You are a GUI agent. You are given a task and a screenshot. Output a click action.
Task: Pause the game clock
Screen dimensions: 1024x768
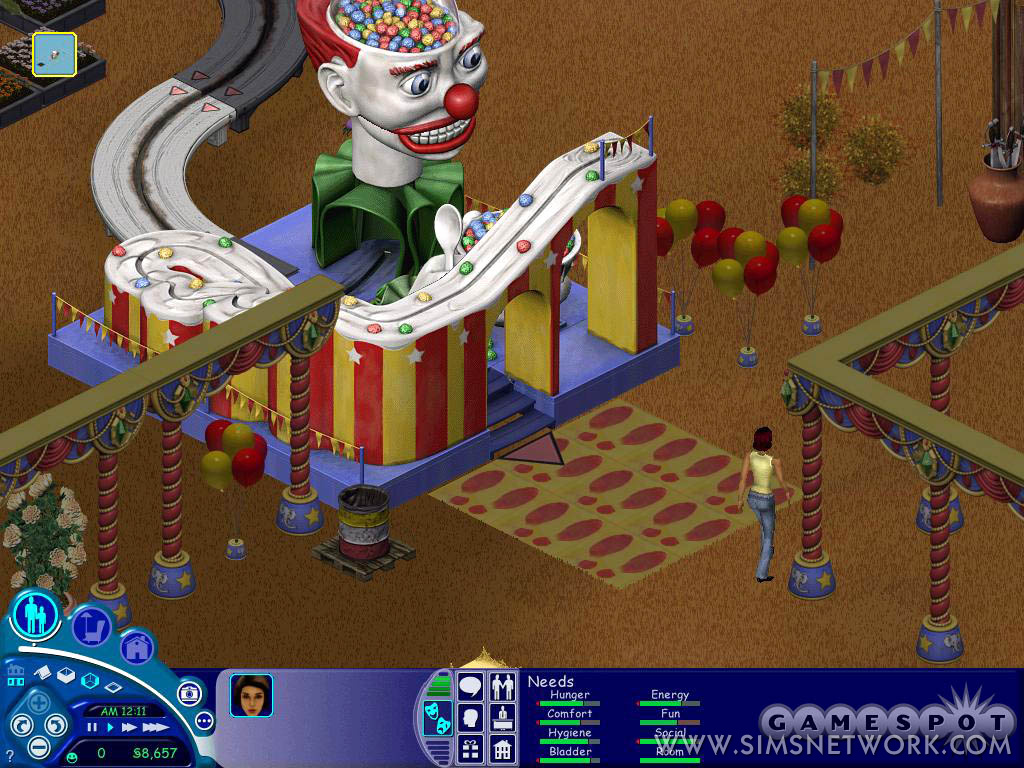pos(91,728)
